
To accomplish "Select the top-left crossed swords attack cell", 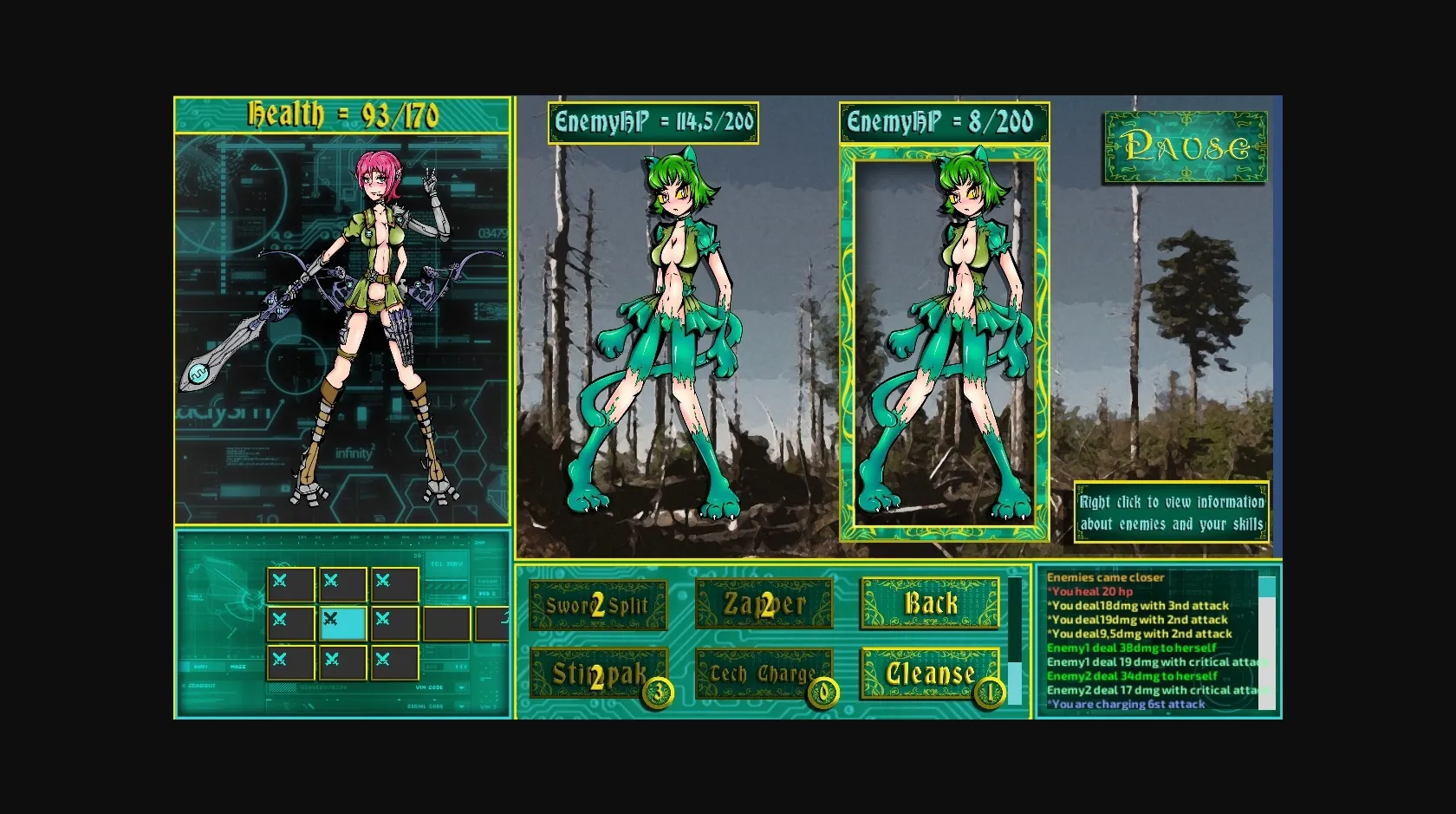I will (x=290, y=584).
